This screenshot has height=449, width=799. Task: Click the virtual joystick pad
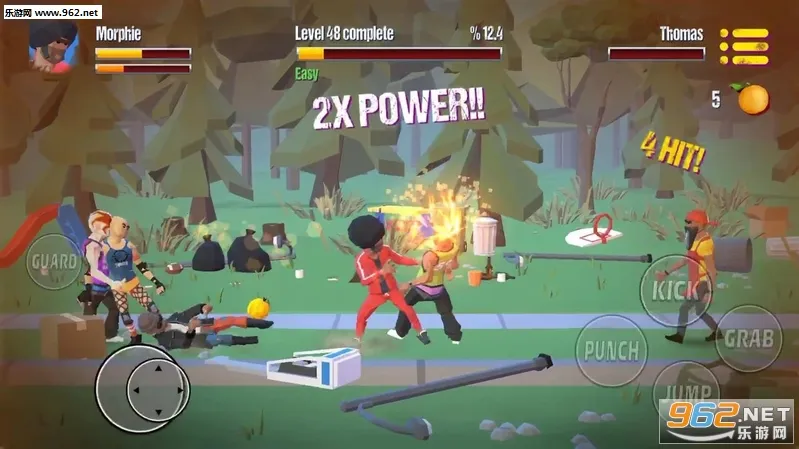(143, 387)
